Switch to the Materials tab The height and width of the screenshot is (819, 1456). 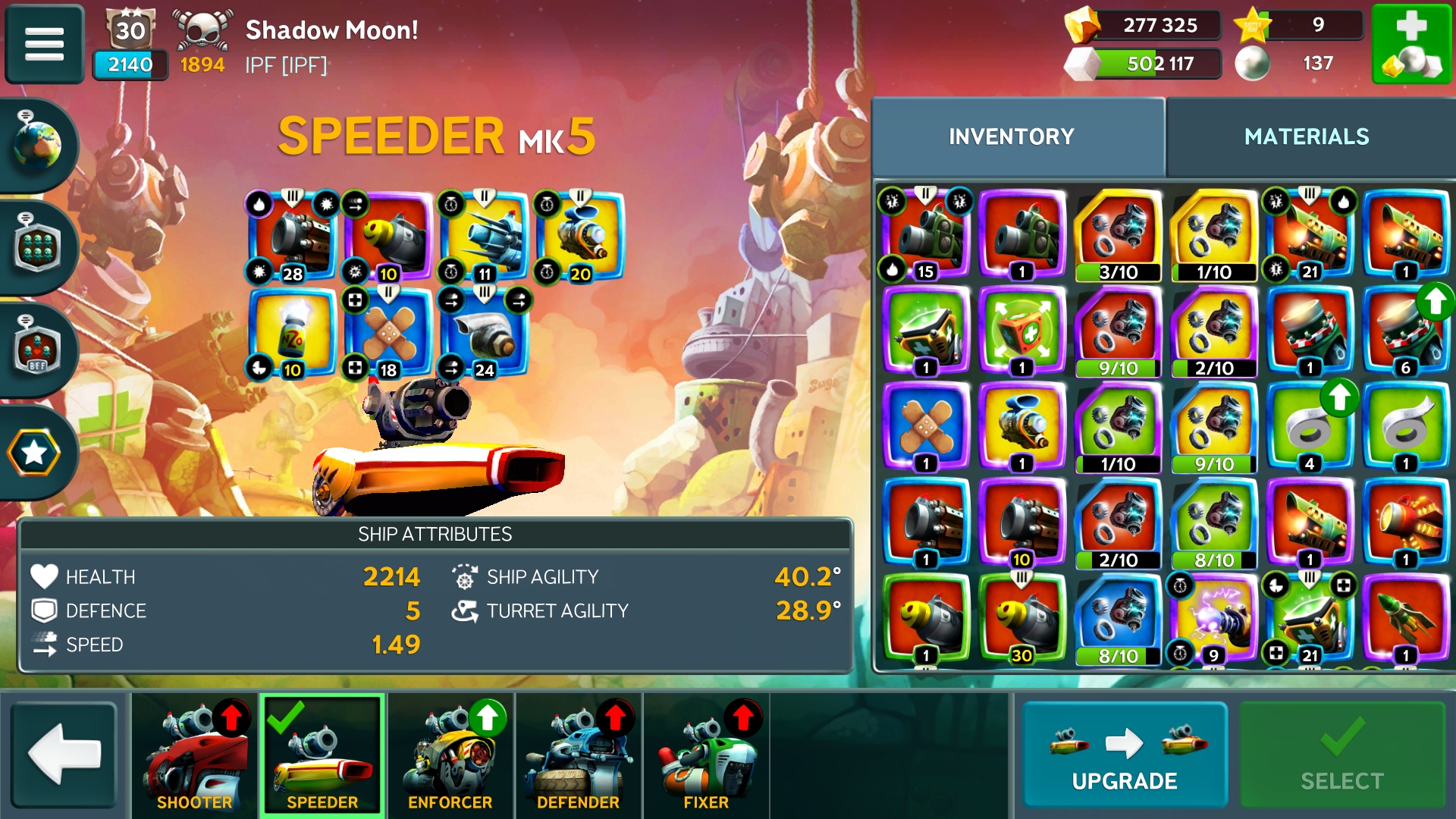(x=1307, y=136)
